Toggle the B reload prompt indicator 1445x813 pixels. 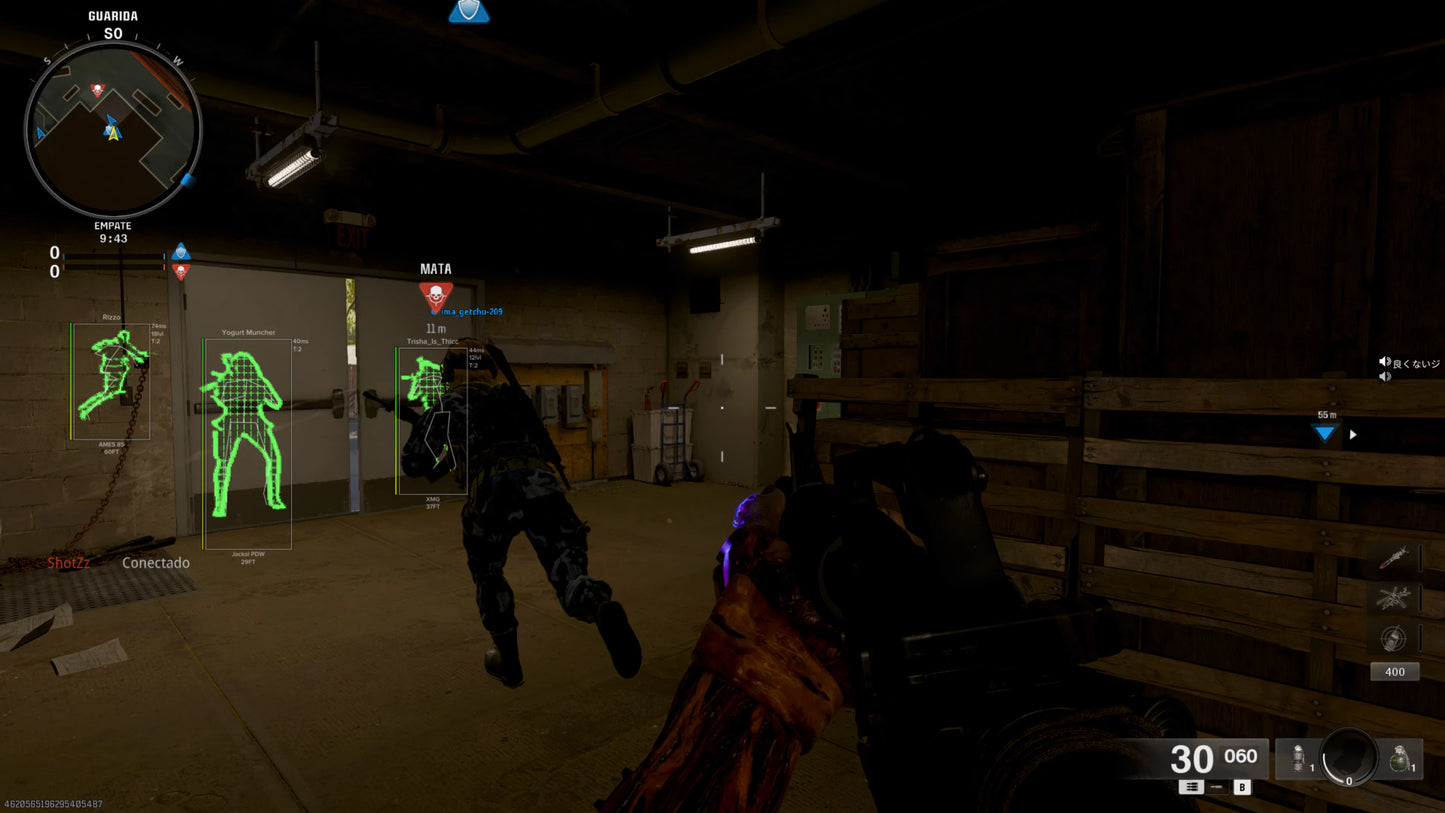[1242, 787]
